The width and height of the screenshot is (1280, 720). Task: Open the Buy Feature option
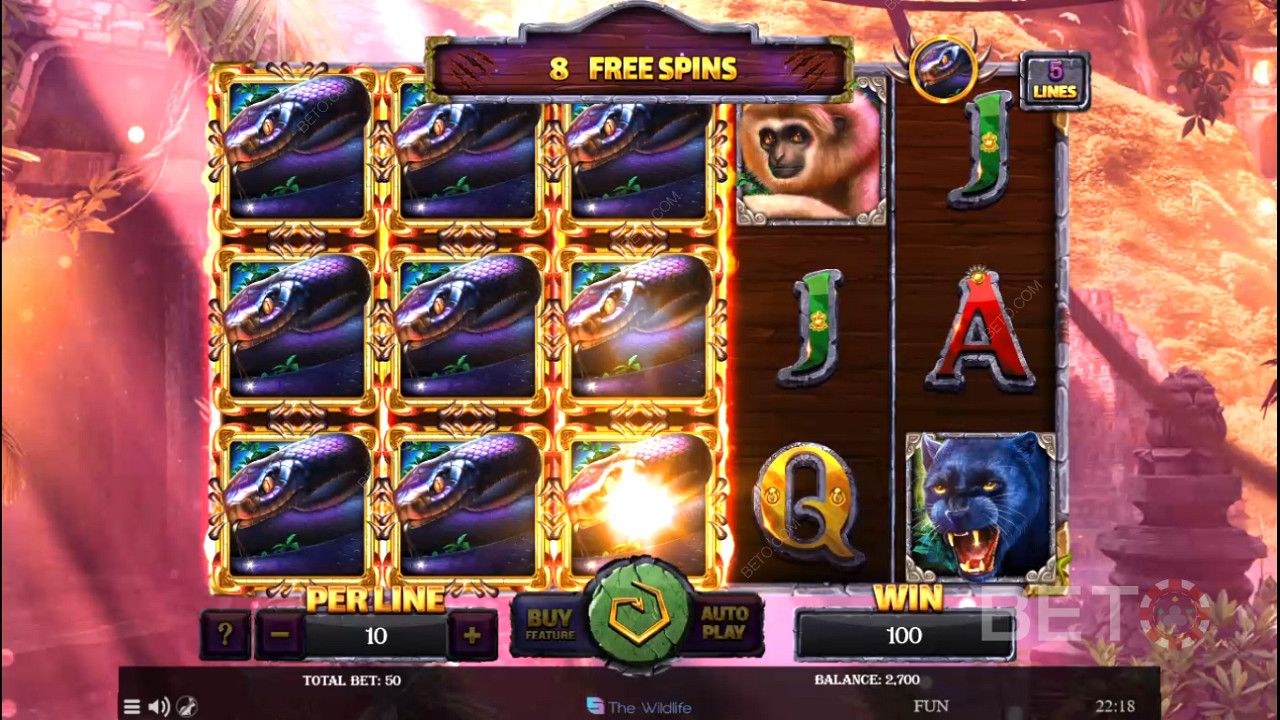tap(549, 625)
